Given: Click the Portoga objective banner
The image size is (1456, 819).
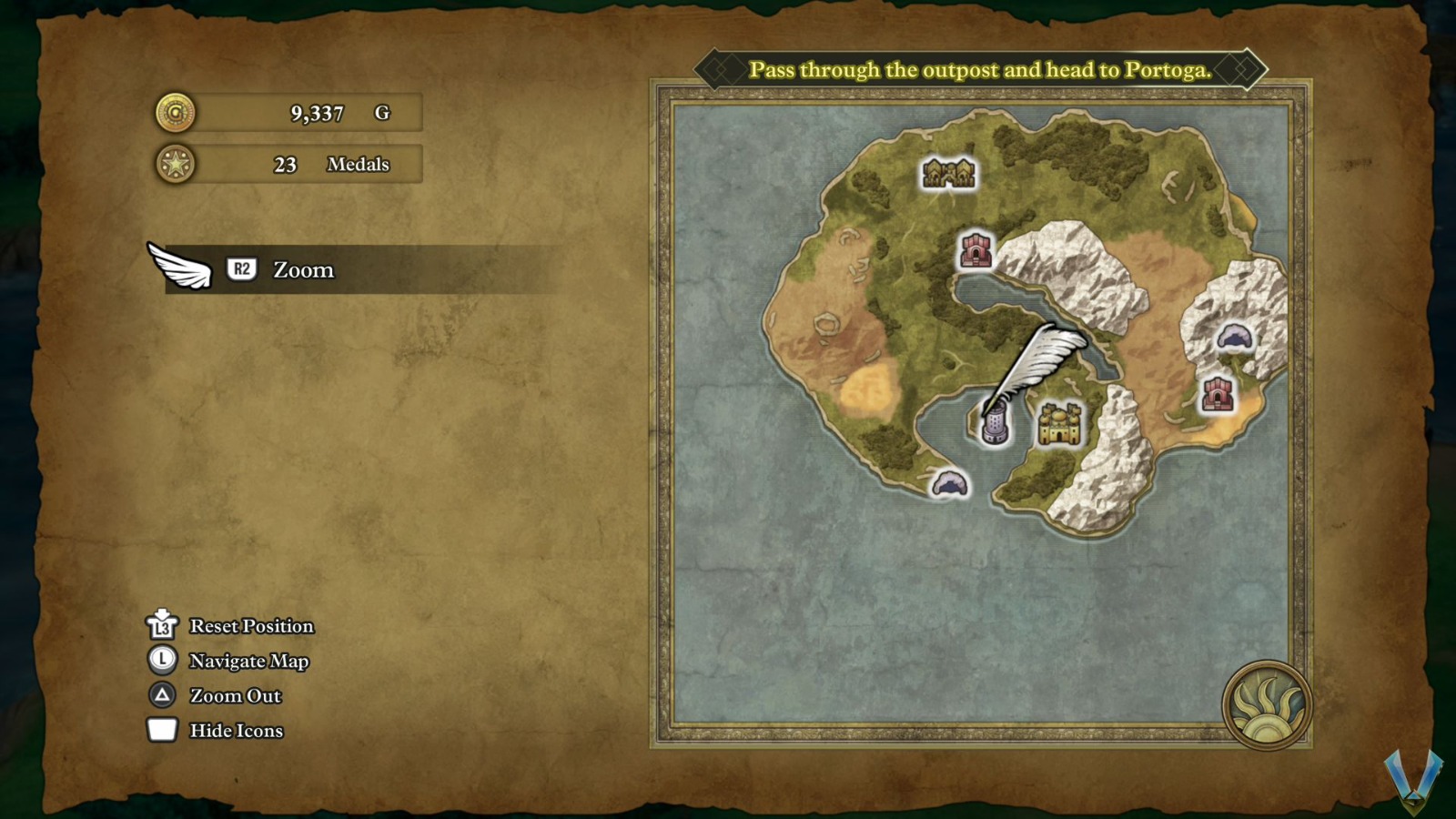Looking at the screenshot, I should coord(980,70).
